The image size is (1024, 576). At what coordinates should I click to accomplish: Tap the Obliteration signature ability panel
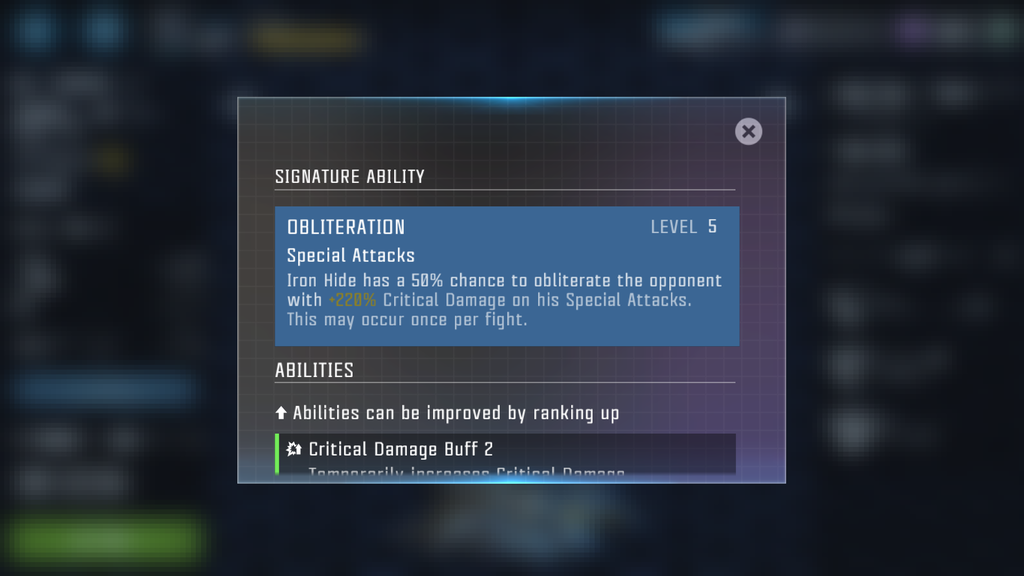pos(507,276)
